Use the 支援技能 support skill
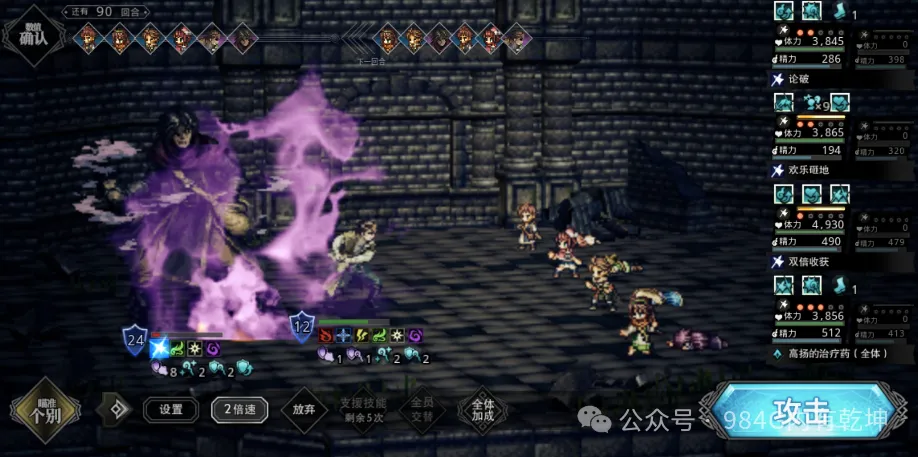The width and height of the screenshot is (918, 457). tap(362, 409)
